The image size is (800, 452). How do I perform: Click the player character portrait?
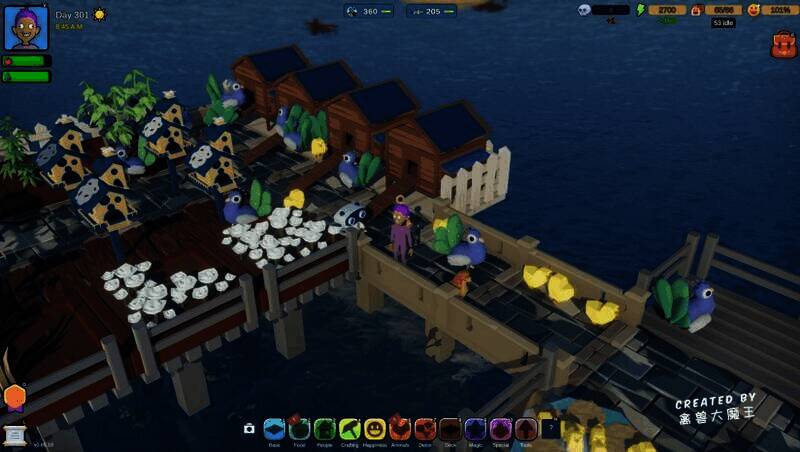26,28
